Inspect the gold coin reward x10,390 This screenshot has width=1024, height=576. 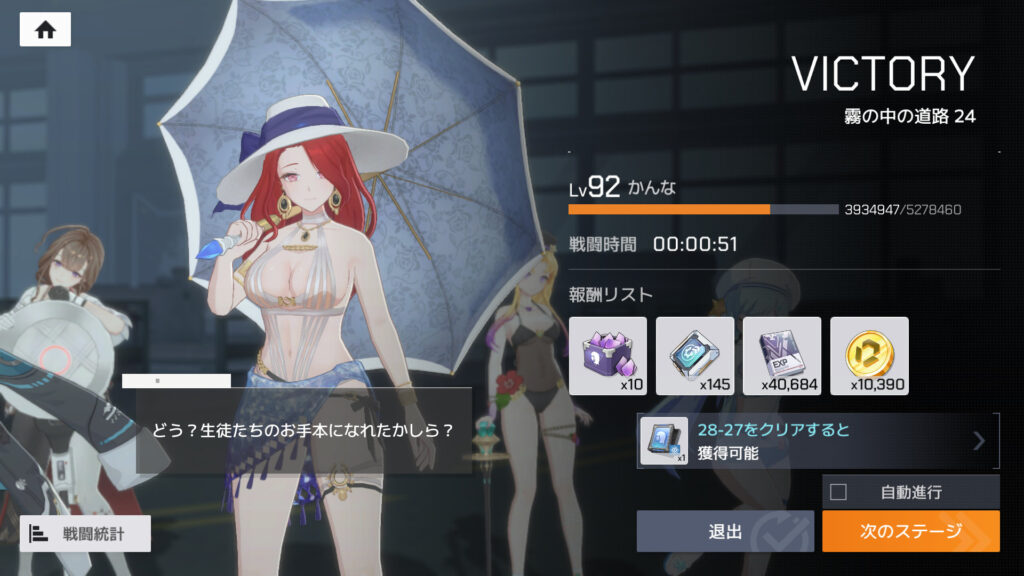pyautogui.click(x=869, y=356)
